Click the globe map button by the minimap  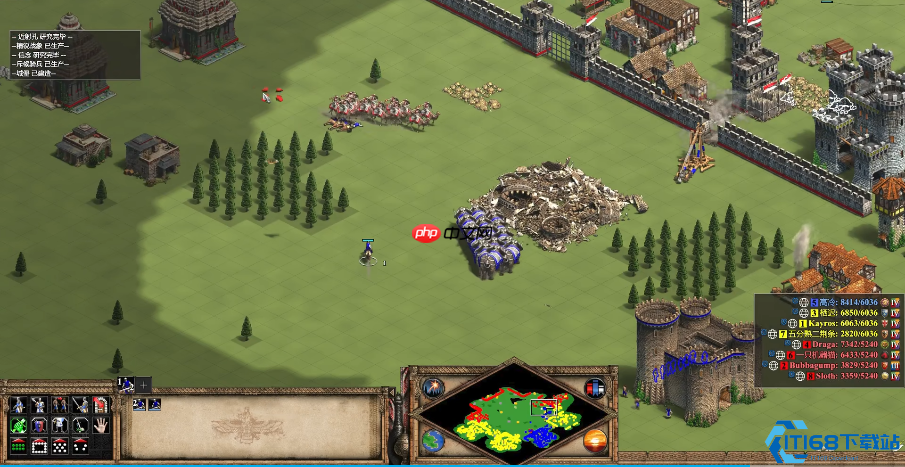coord(434,439)
